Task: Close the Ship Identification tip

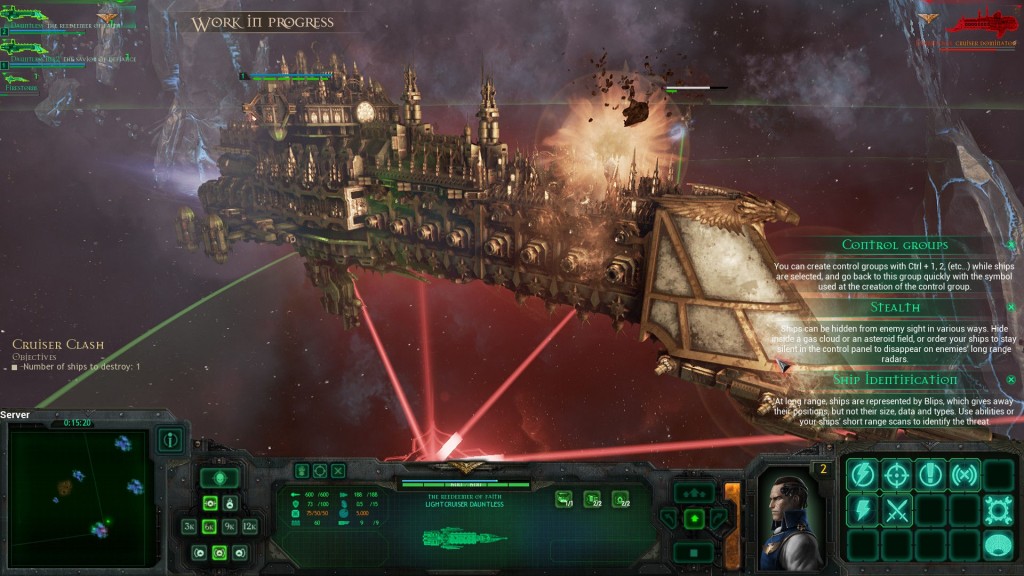Action: pyautogui.click(x=1010, y=380)
